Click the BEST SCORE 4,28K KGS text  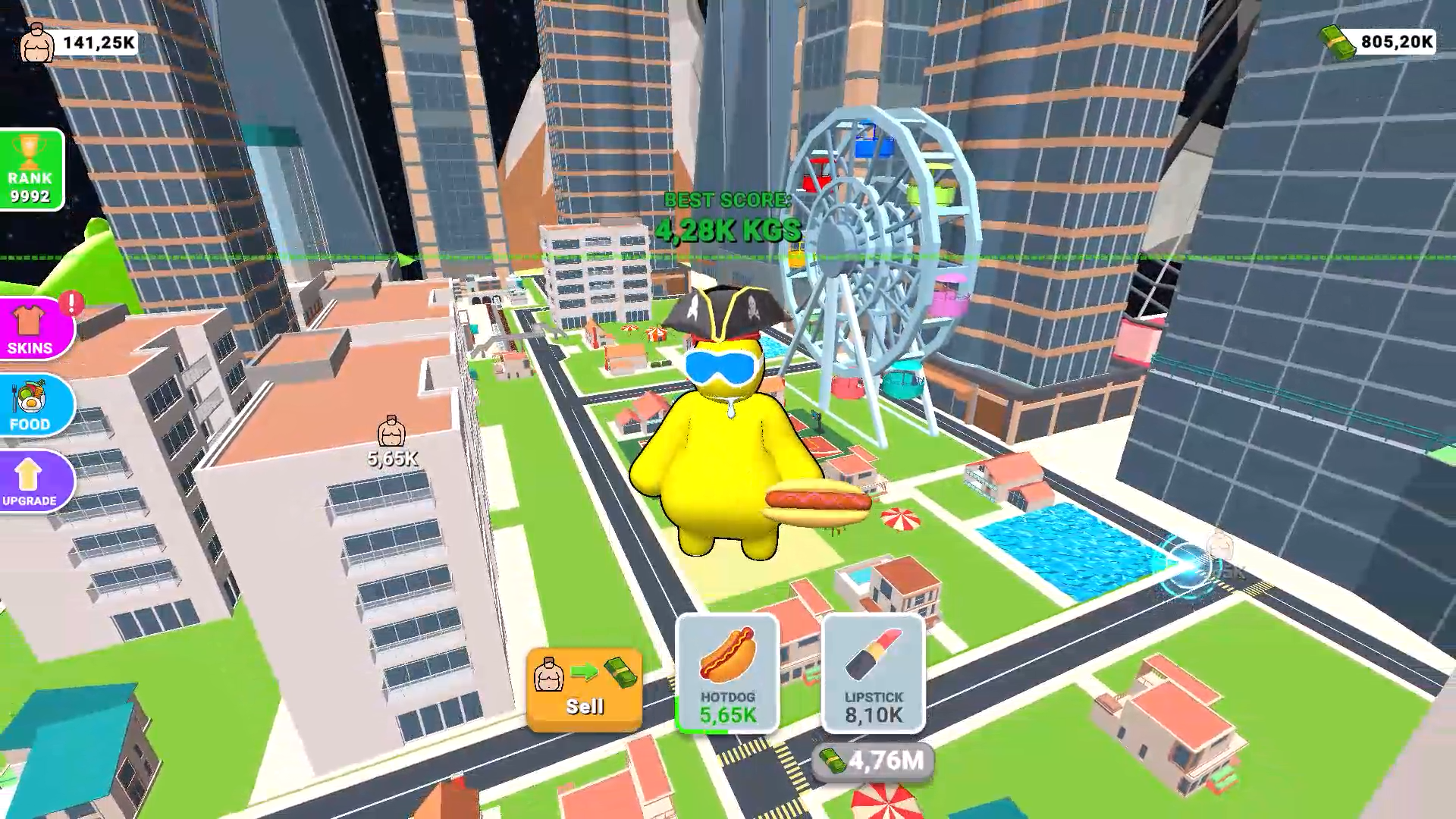tap(728, 216)
